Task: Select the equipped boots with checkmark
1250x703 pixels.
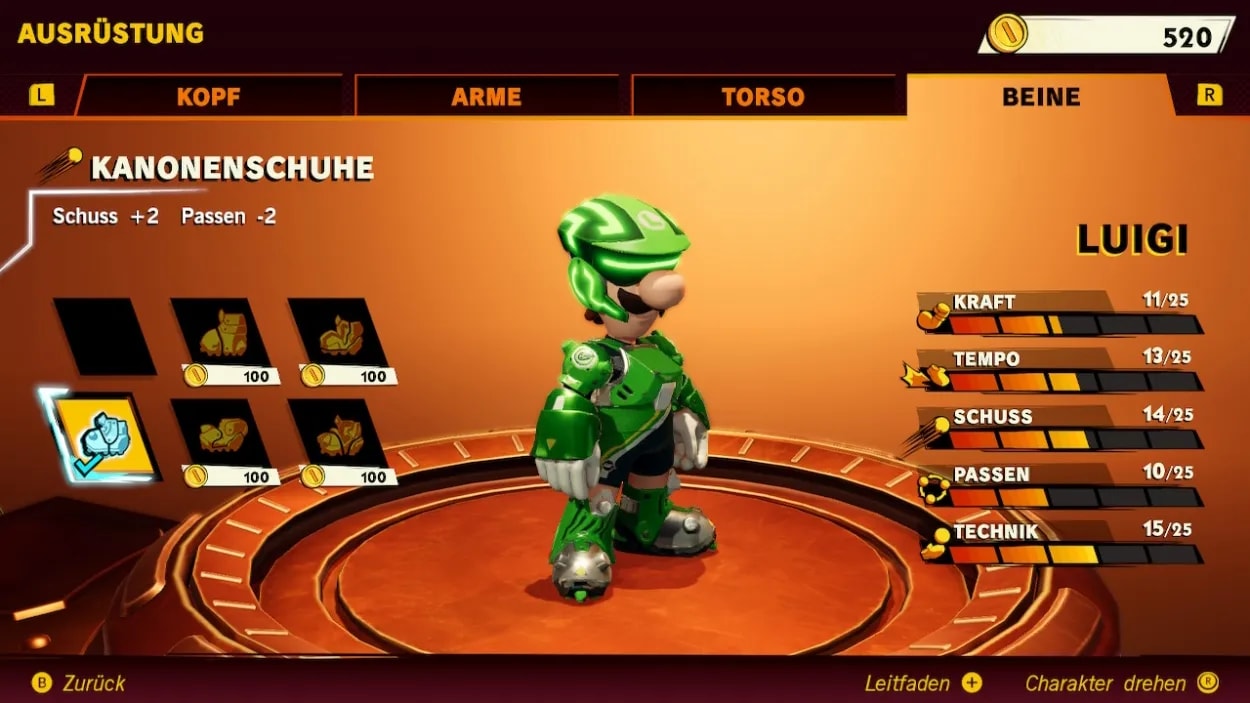Action: 104,437
